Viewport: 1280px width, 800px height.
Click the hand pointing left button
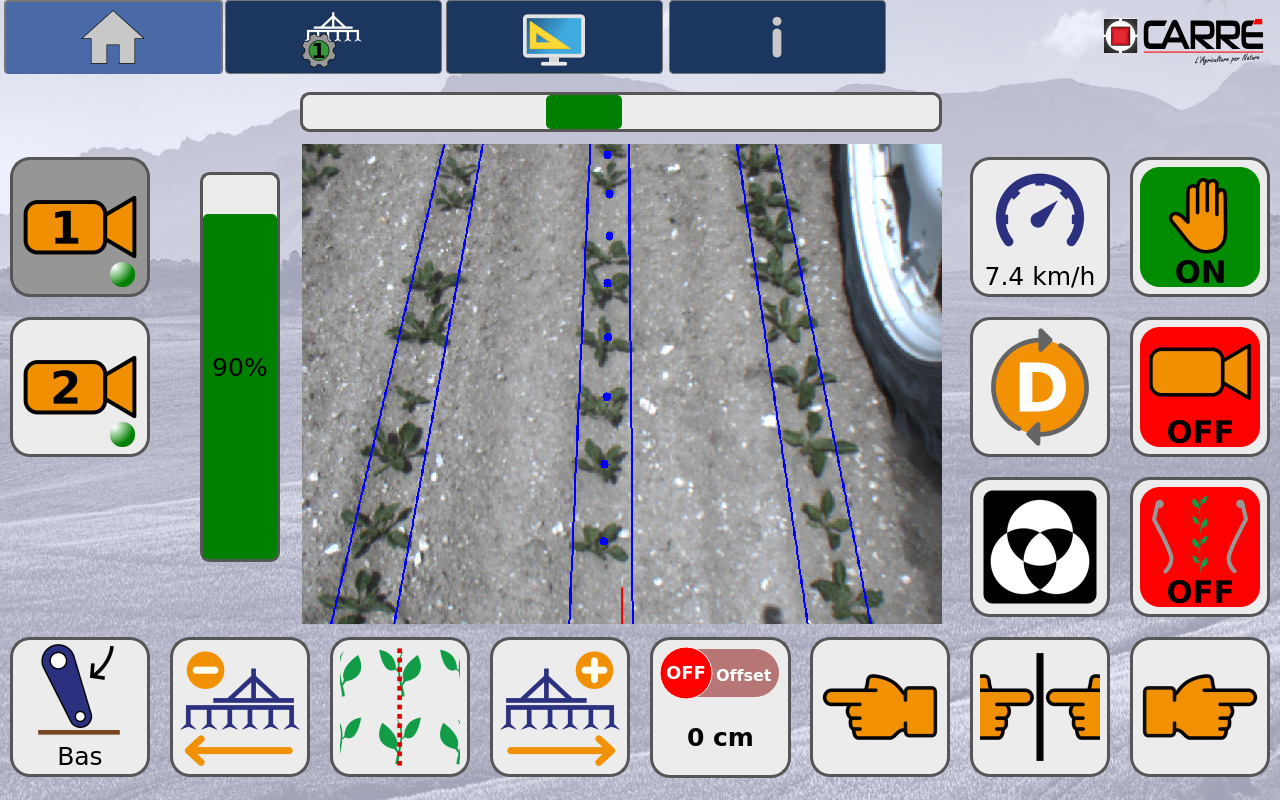point(880,707)
